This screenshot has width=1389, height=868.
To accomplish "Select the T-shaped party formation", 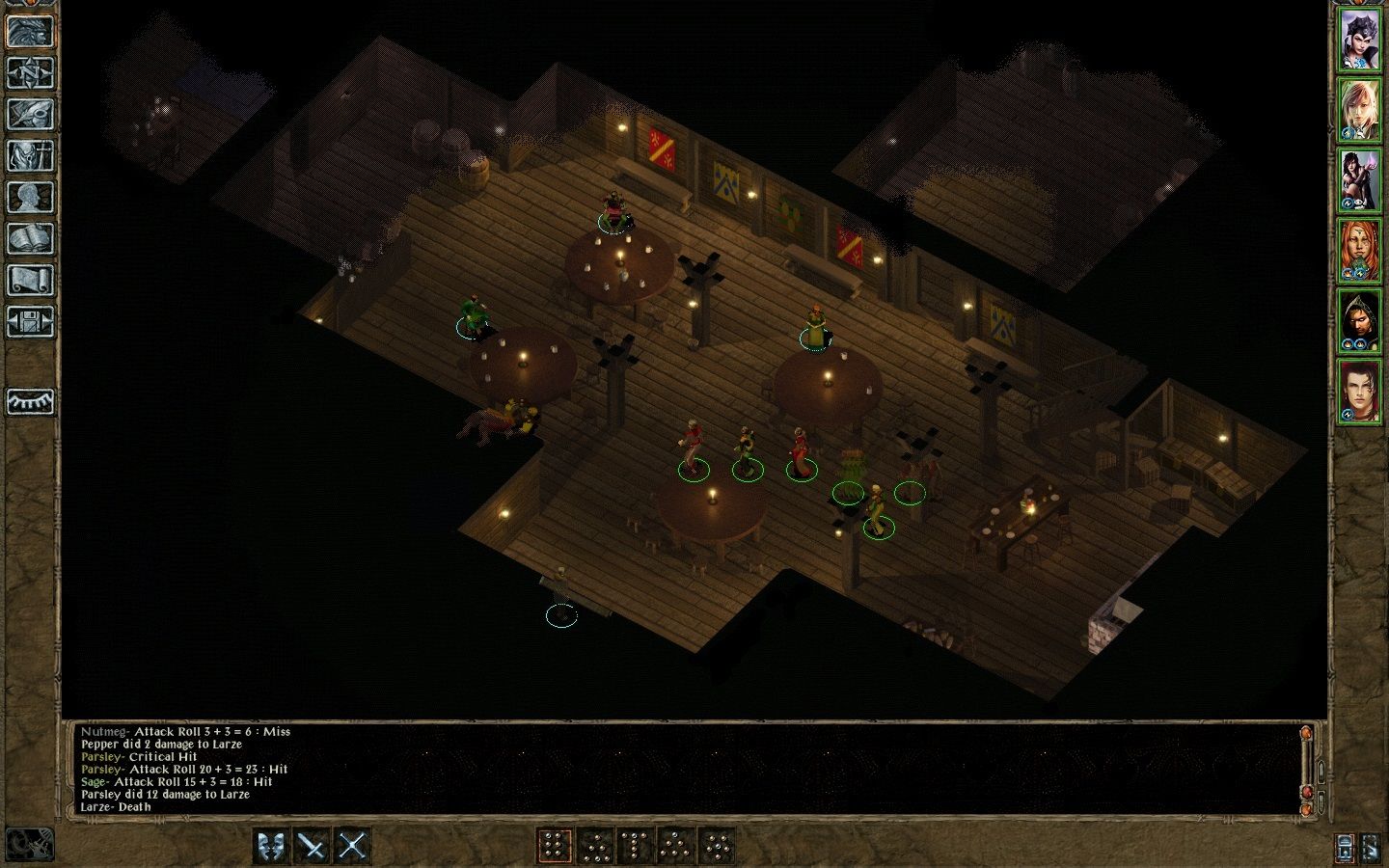I will pos(635,846).
